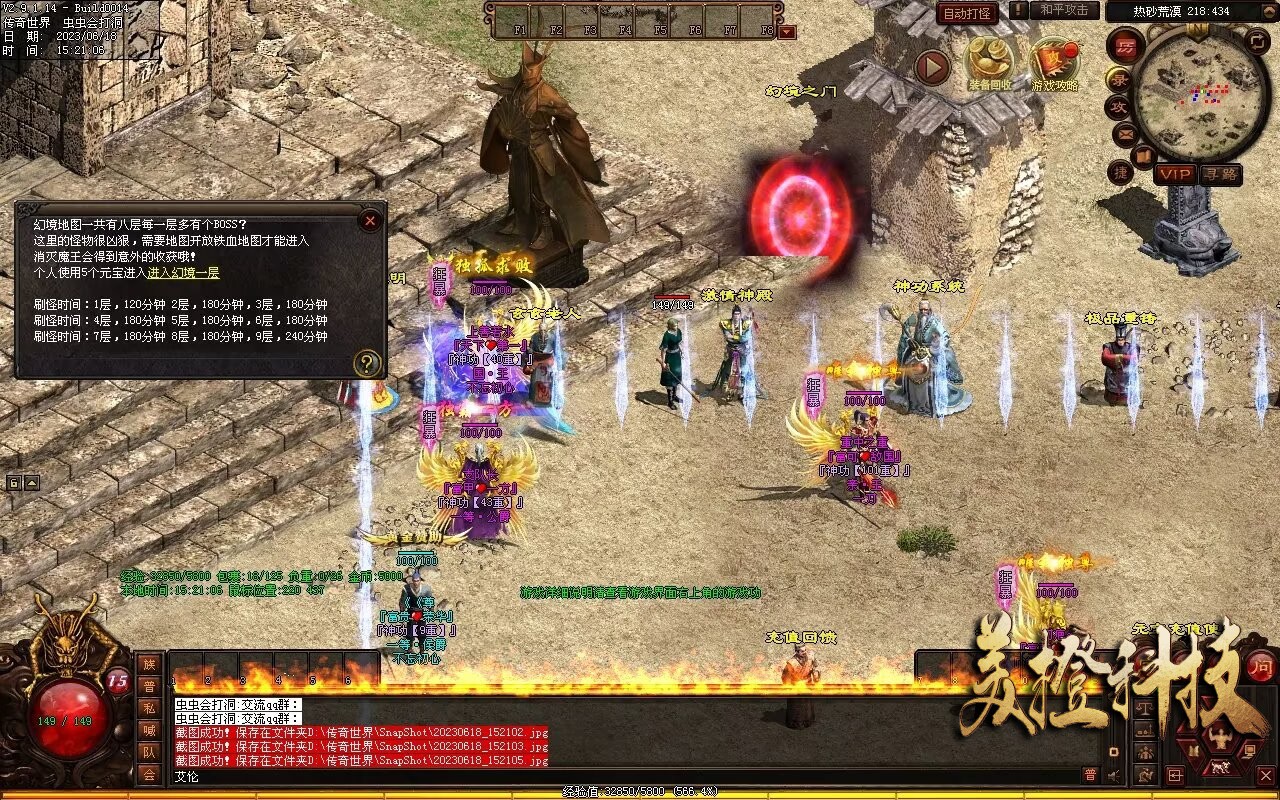Viewport: 1280px width, 800px height.
Task: Open the VIP button
Action: [1175, 174]
